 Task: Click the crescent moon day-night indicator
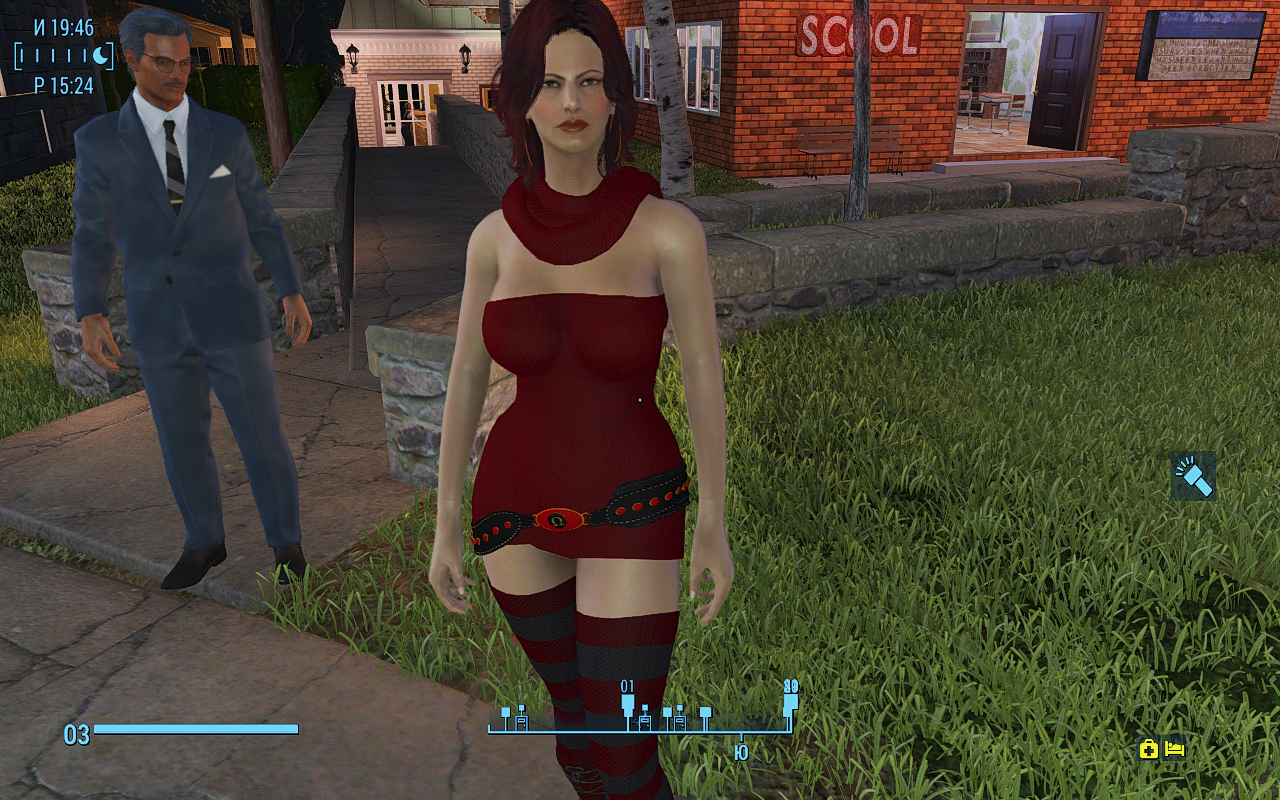tap(100, 56)
